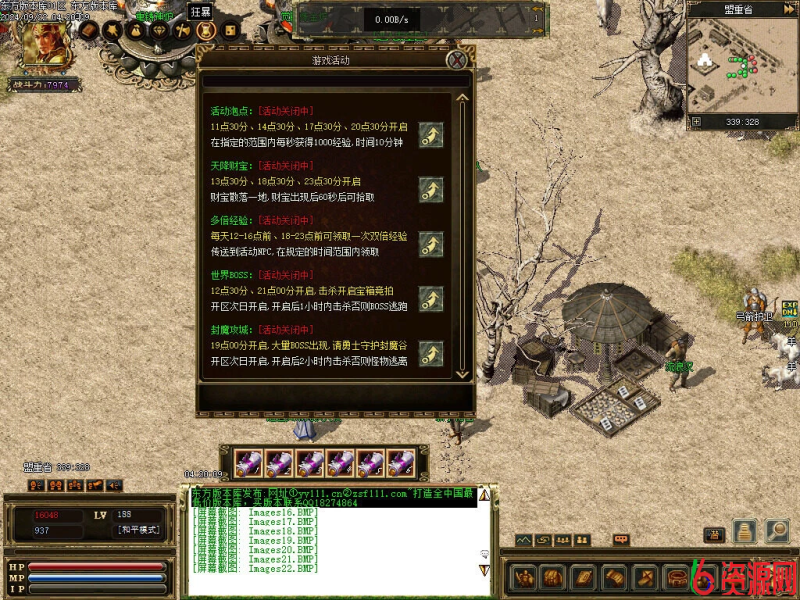Open the 活动泡点 activity entry button
The height and width of the screenshot is (600, 800).
point(431,135)
